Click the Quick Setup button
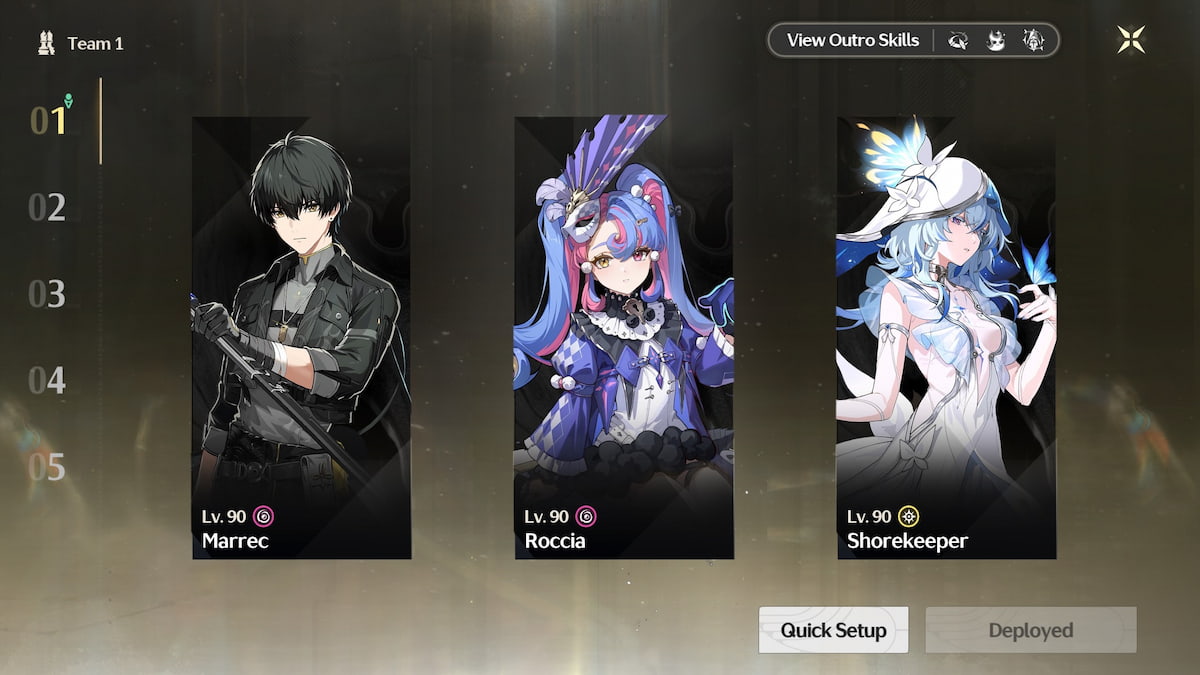Image resolution: width=1200 pixels, height=675 pixels. pos(833,630)
